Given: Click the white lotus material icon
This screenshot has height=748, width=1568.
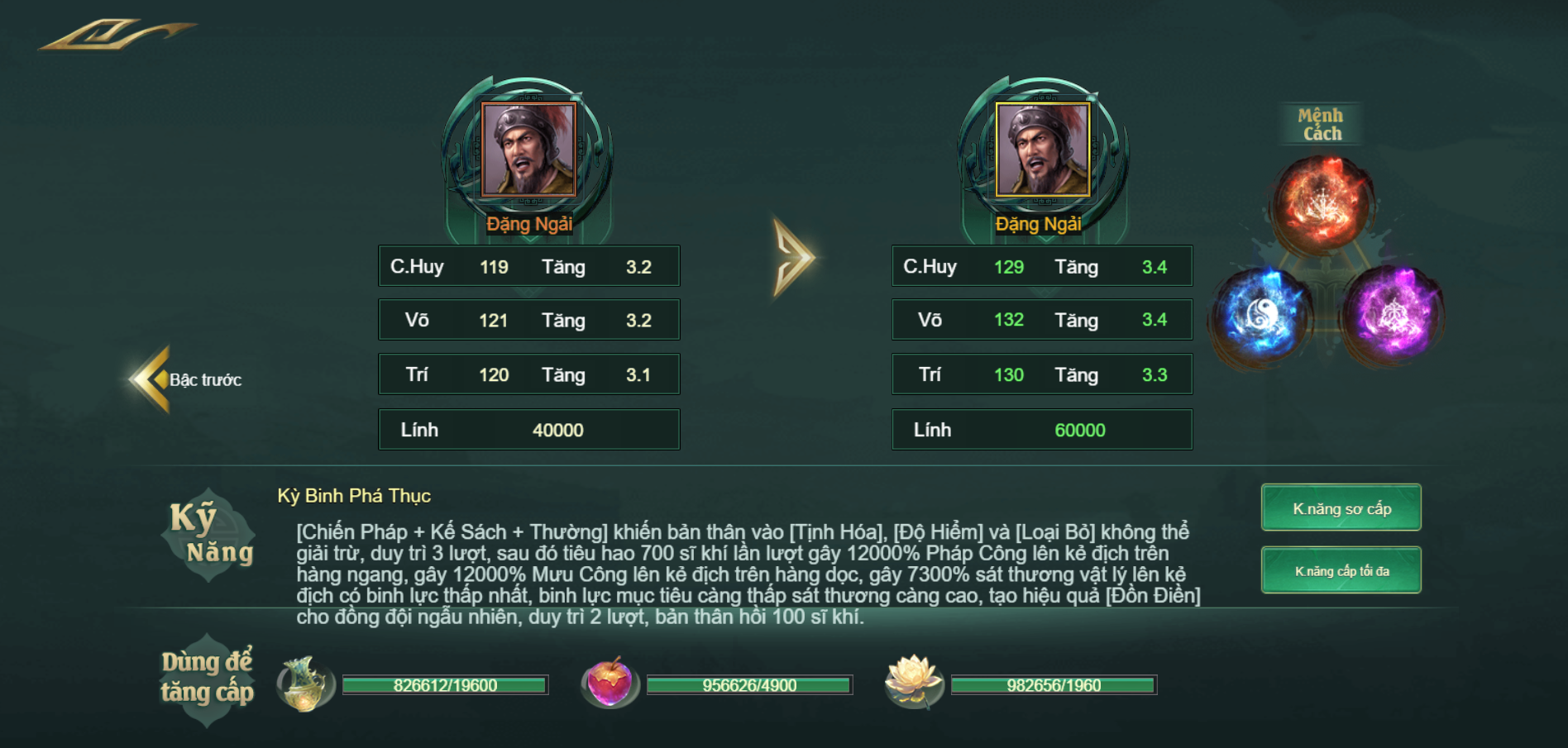Looking at the screenshot, I should pos(913,682).
